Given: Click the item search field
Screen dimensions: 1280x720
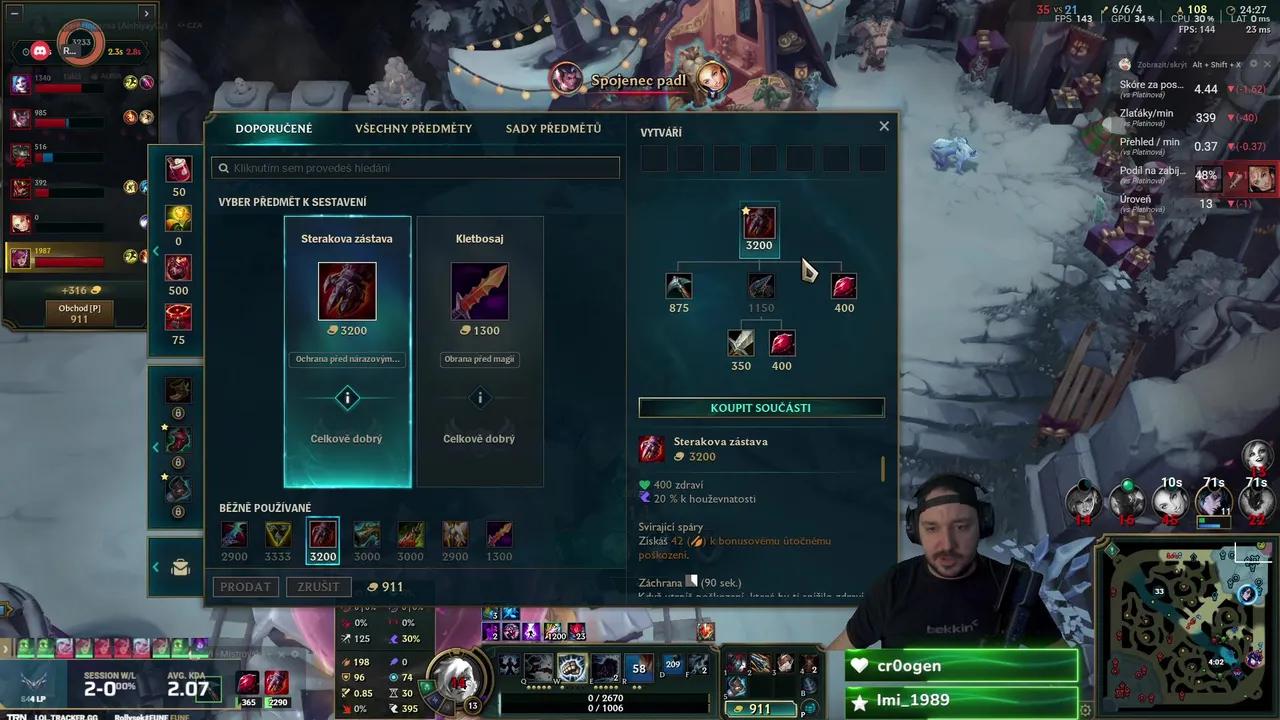Looking at the screenshot, I should [416, 167].
